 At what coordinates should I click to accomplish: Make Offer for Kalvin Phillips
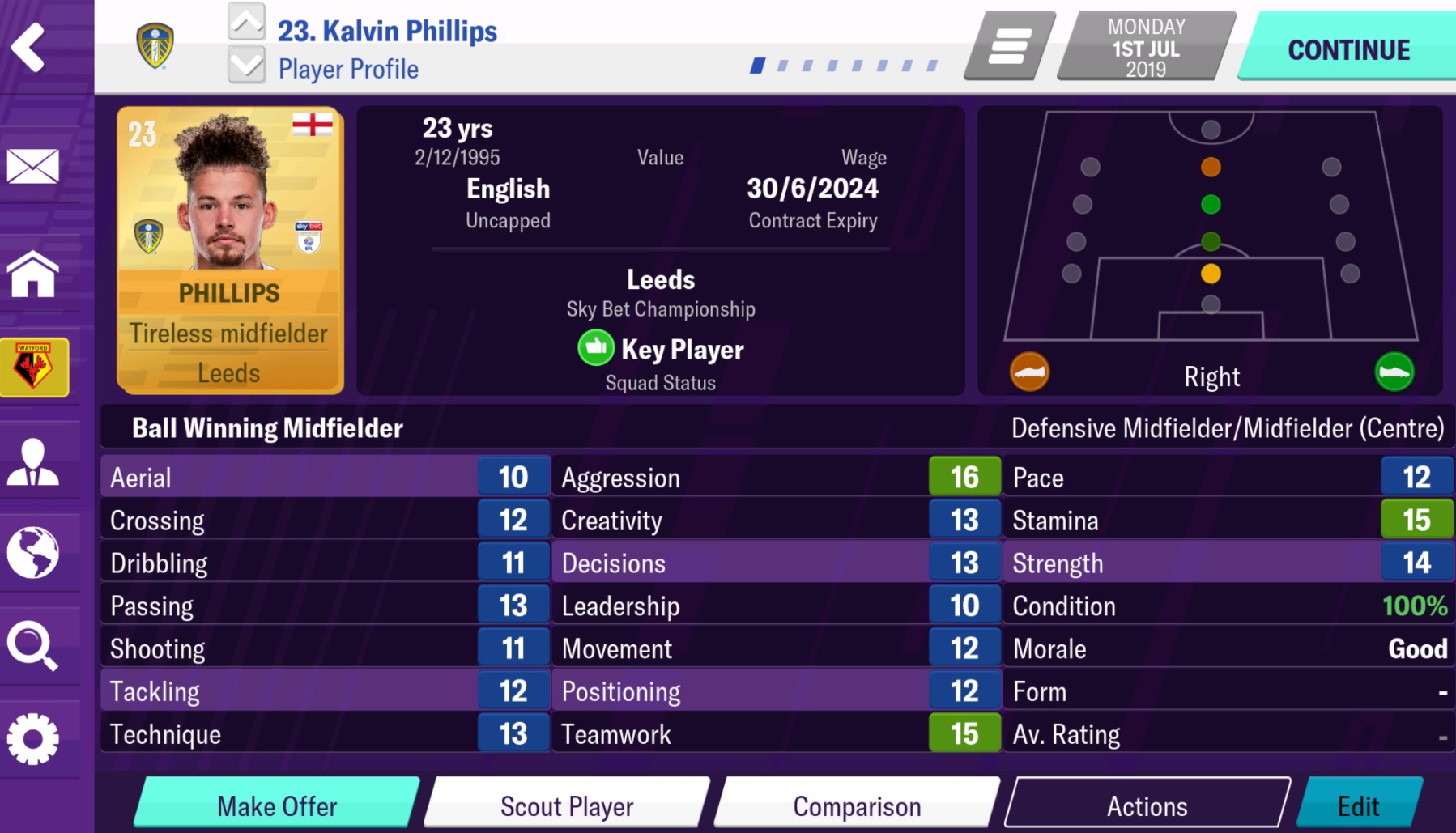(x=277, y=805)
